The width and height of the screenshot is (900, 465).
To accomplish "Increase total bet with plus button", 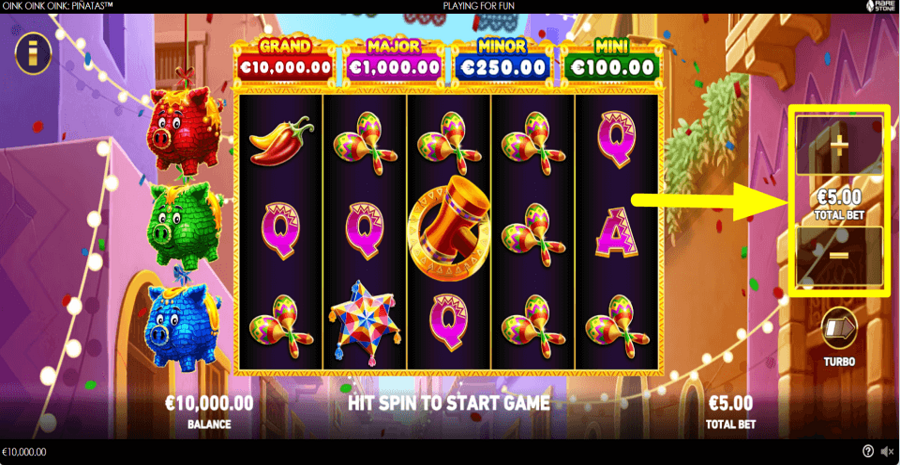I will tap(839, 146).
